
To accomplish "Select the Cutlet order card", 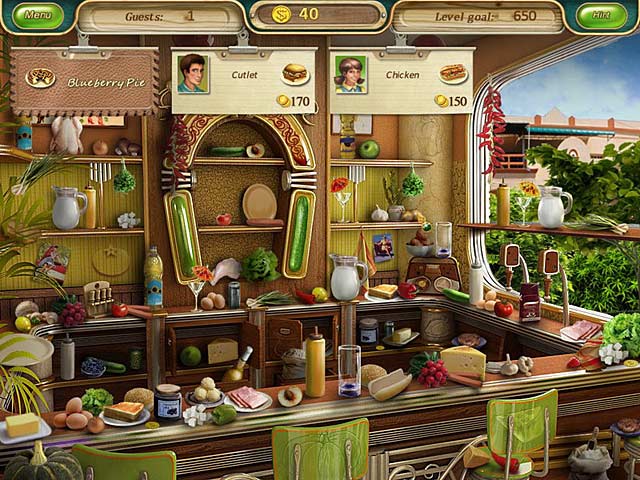I will [x=245, y=80].
